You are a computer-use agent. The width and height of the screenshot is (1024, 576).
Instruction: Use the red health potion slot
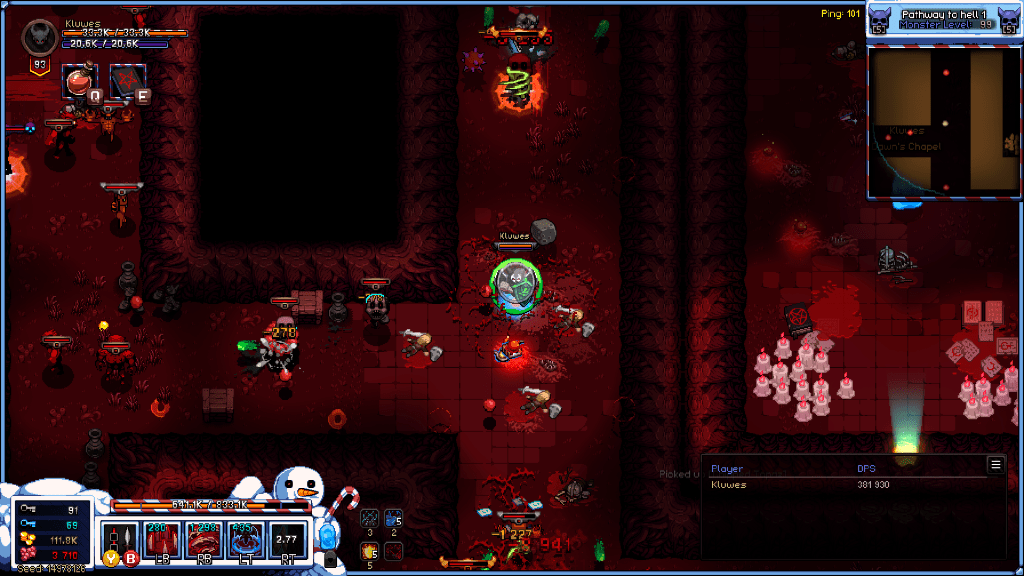80,80
